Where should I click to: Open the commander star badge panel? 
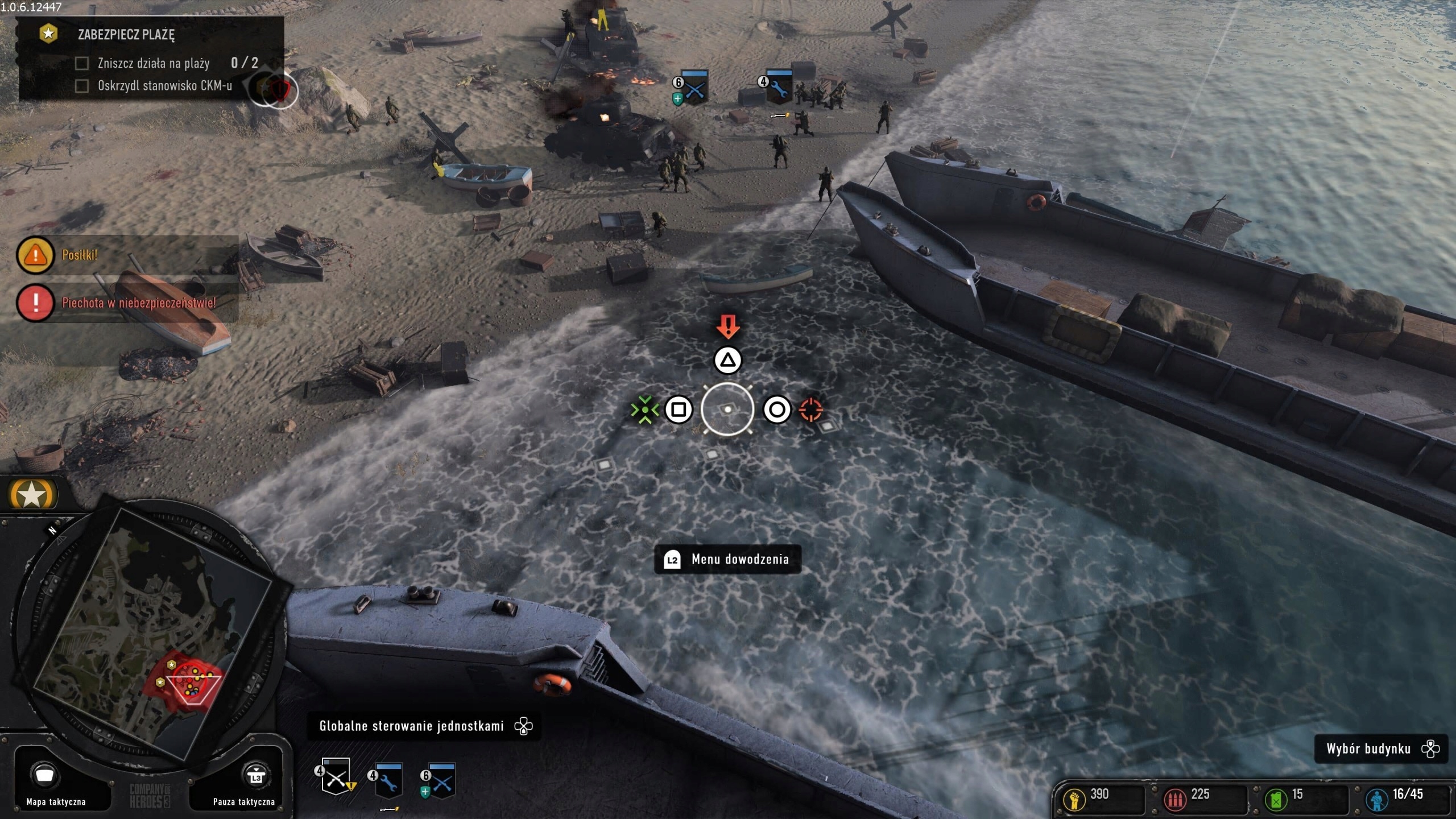[x=32, y=495]
